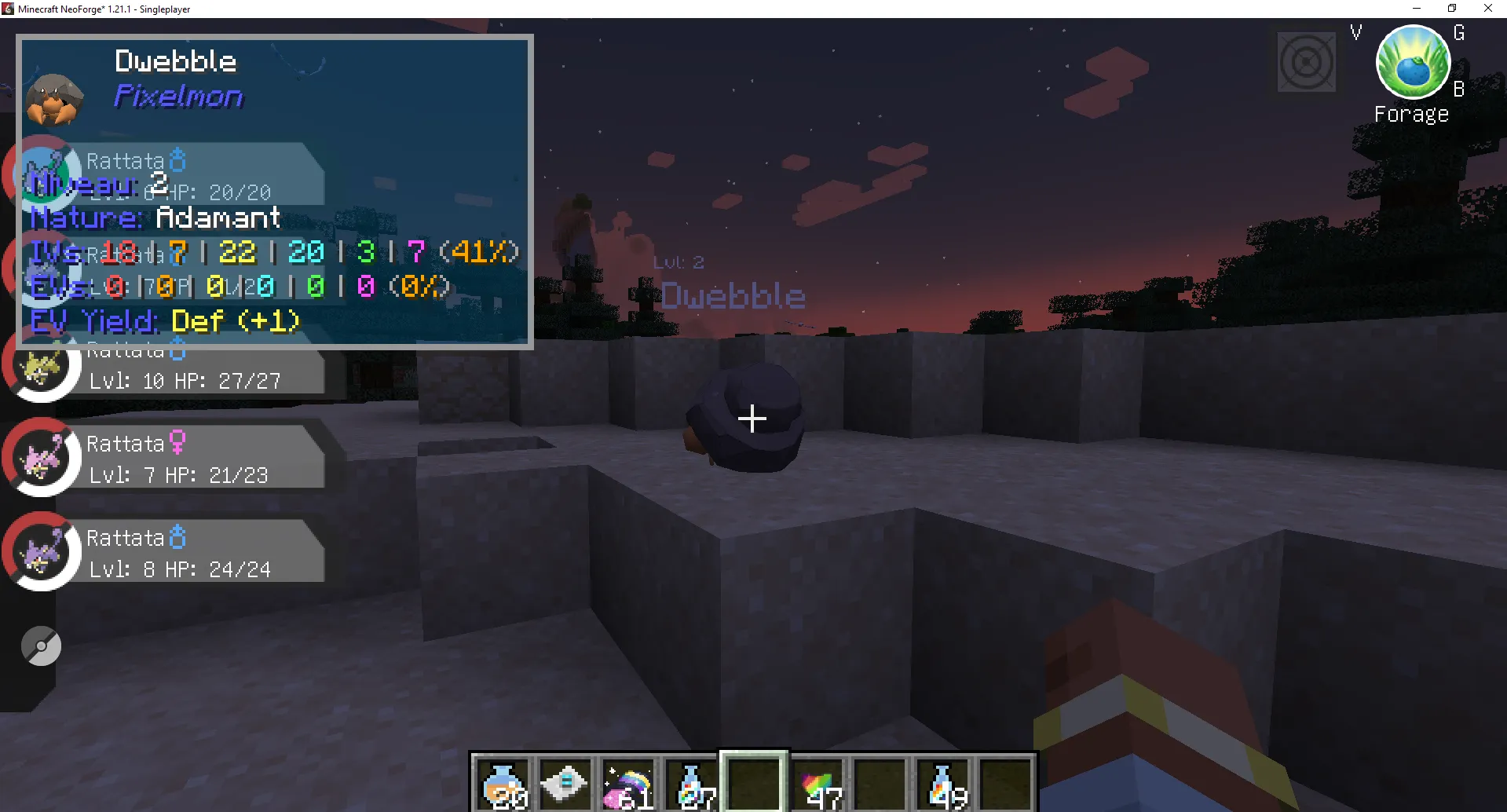This screenshot has height=812, width=1507.
Task: Toggle the male symbol on the level 8 Rattata
Action: (x=178, y=536)
